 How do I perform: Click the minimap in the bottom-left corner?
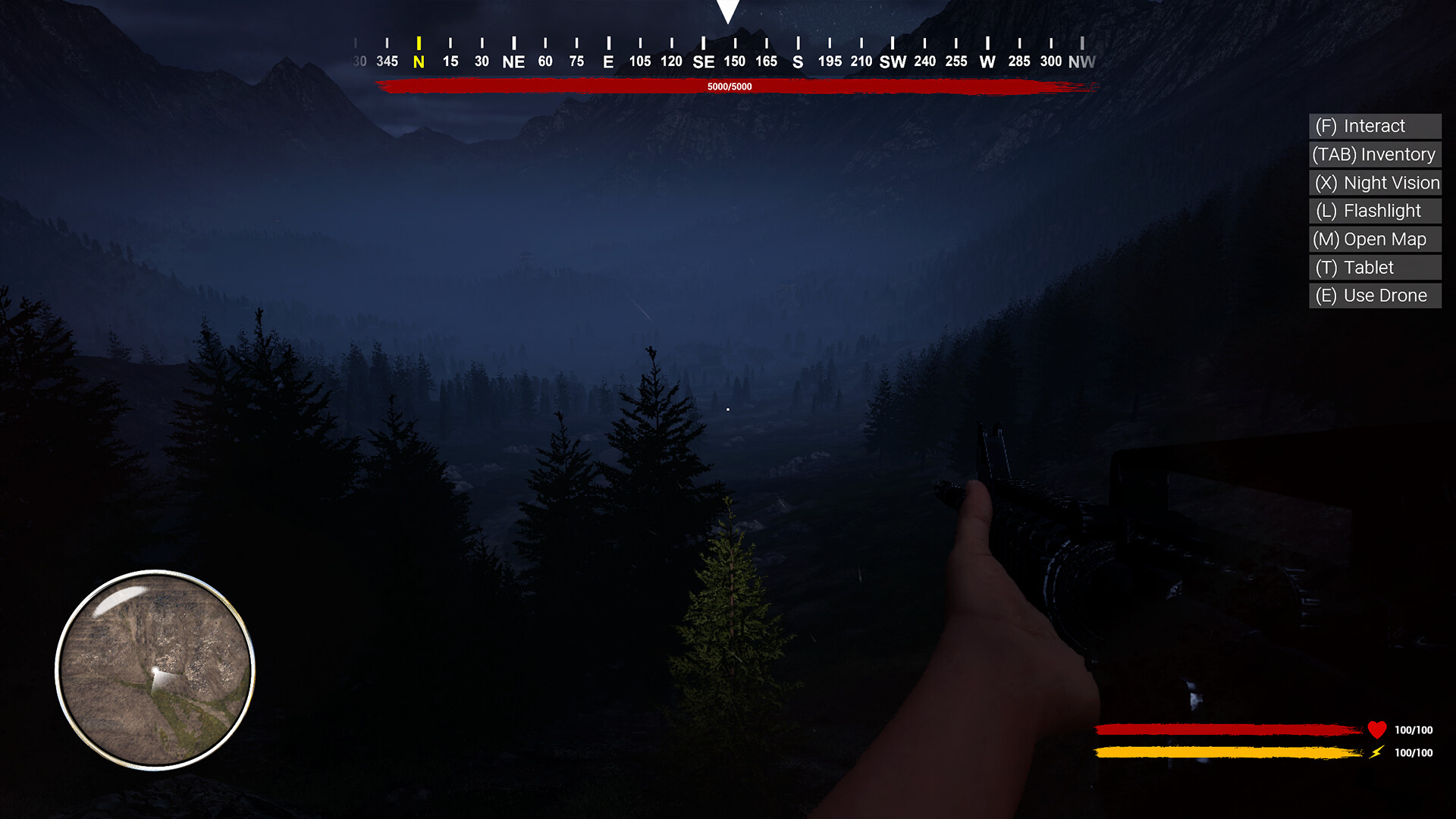coord(155,667)
